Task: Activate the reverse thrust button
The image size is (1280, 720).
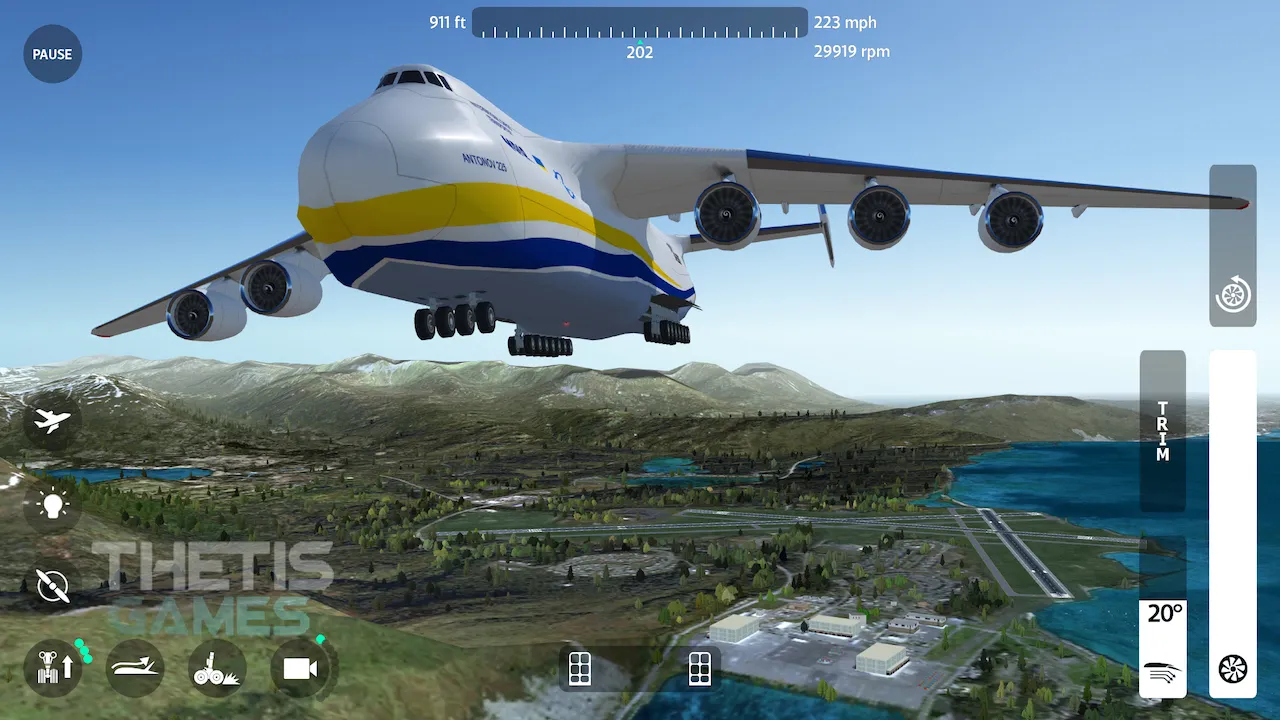Action: point(1232,295)
